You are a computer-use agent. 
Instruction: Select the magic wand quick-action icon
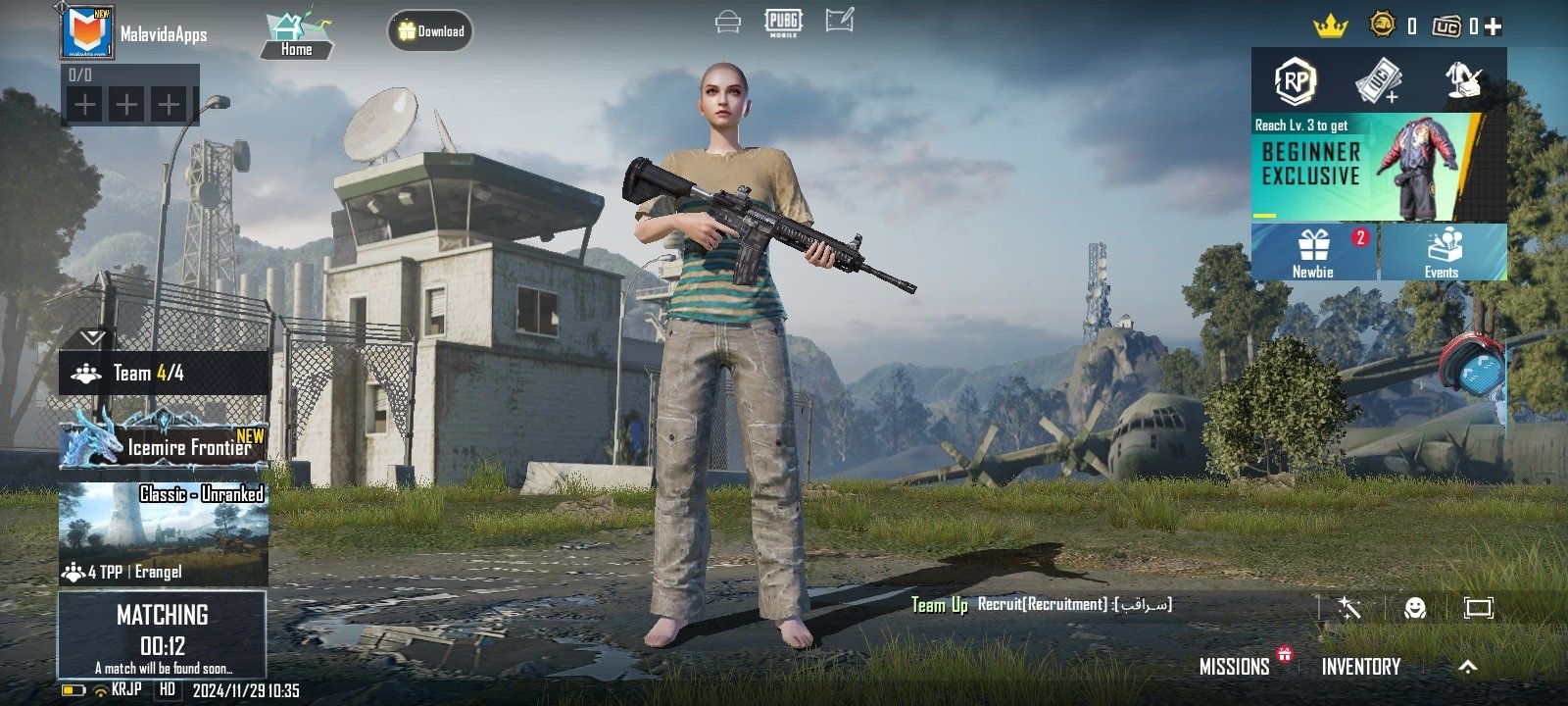coord(1347,608)
